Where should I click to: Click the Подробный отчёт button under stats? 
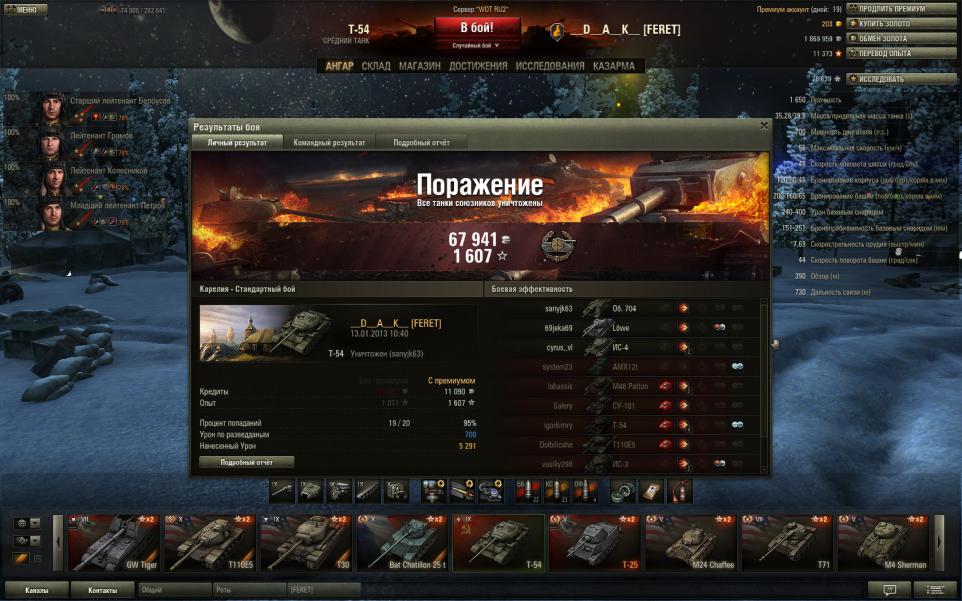pos(247,462)
